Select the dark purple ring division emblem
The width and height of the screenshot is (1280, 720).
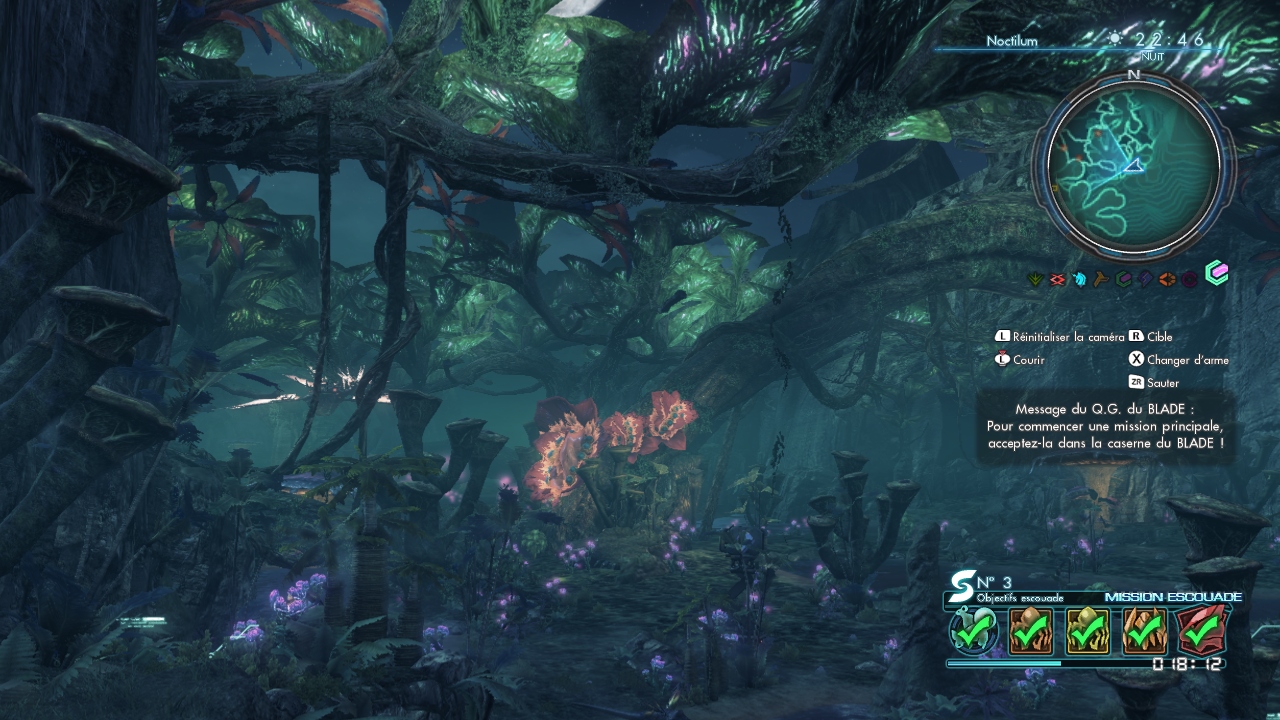coord(1190,279)
